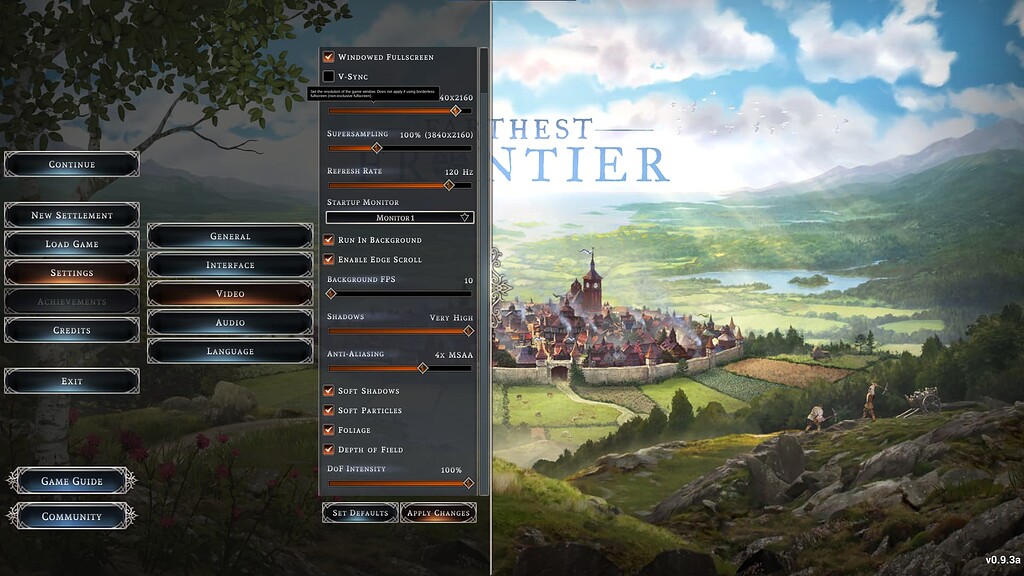Open the Startup Monitor dropdown
This screenshot has height=576, width=1024.
coord(400,217)
